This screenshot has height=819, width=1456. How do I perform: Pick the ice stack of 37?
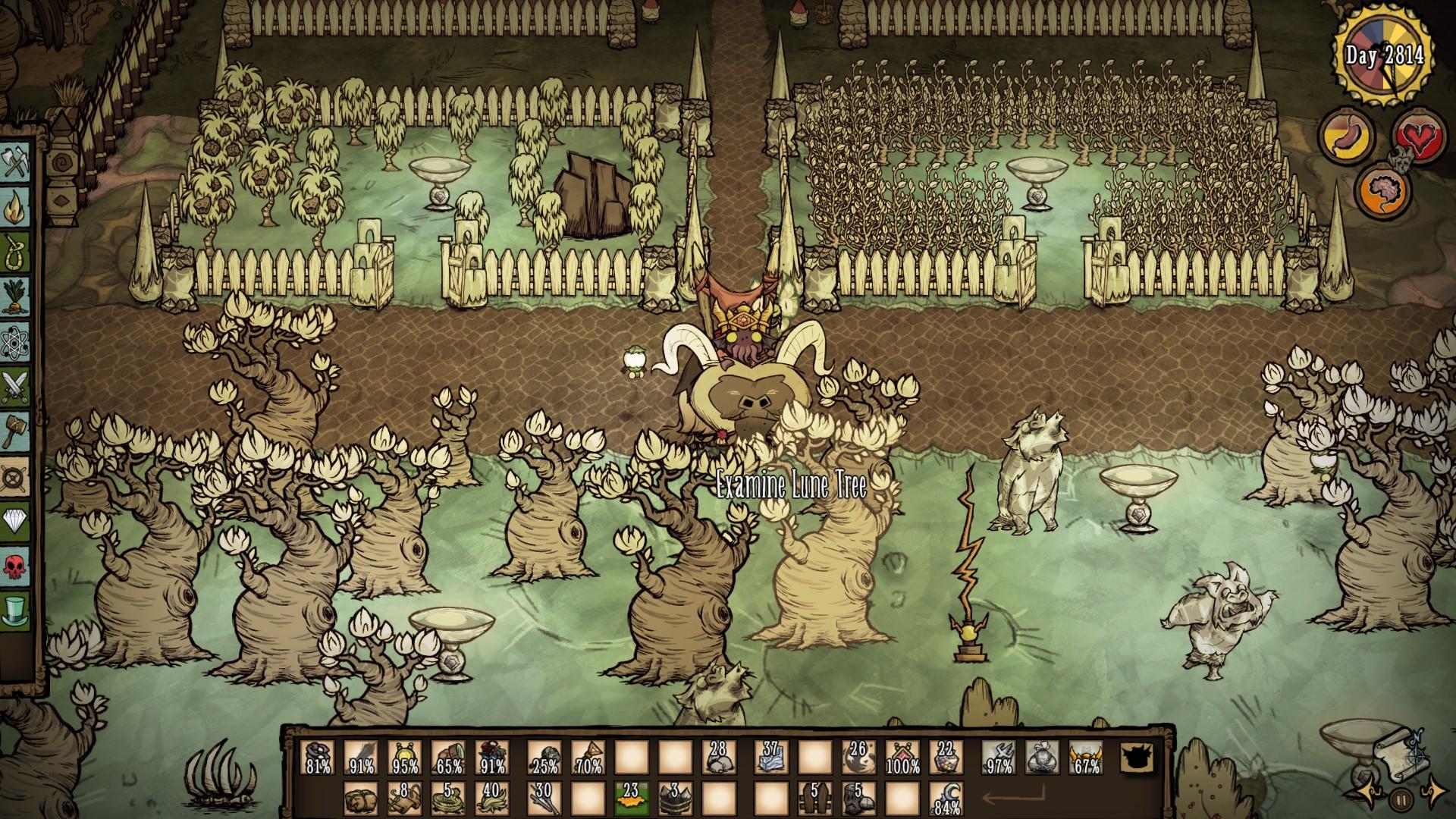pyautogui.click(x=770, y=757)
